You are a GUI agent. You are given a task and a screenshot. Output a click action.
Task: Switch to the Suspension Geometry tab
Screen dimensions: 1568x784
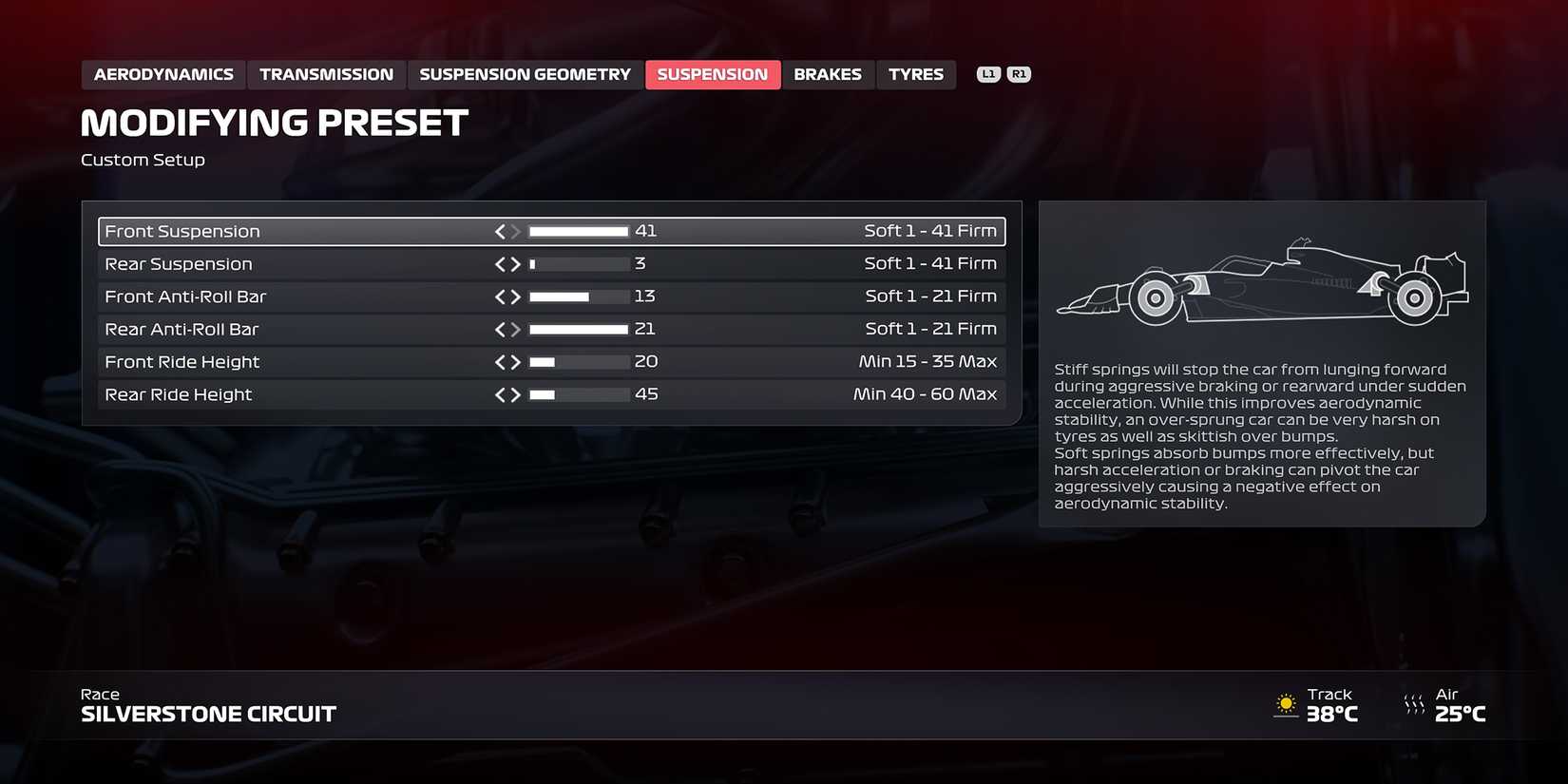click(x=525, y=73)
